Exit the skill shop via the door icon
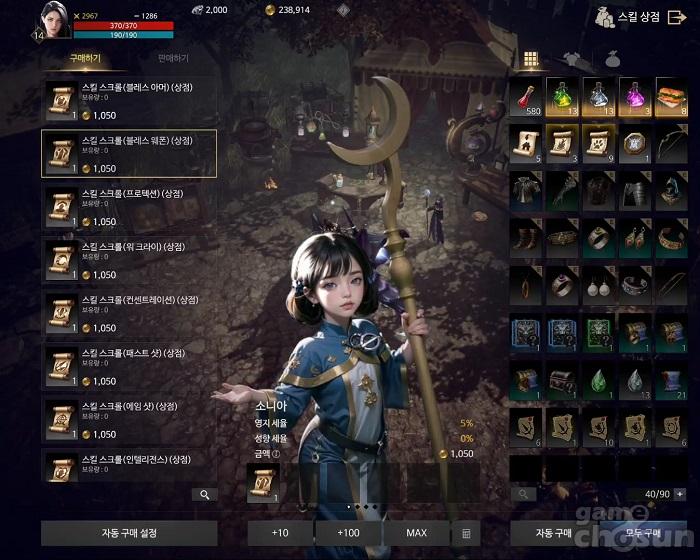Viewport: 700px width, 560px height. (677, 16)
